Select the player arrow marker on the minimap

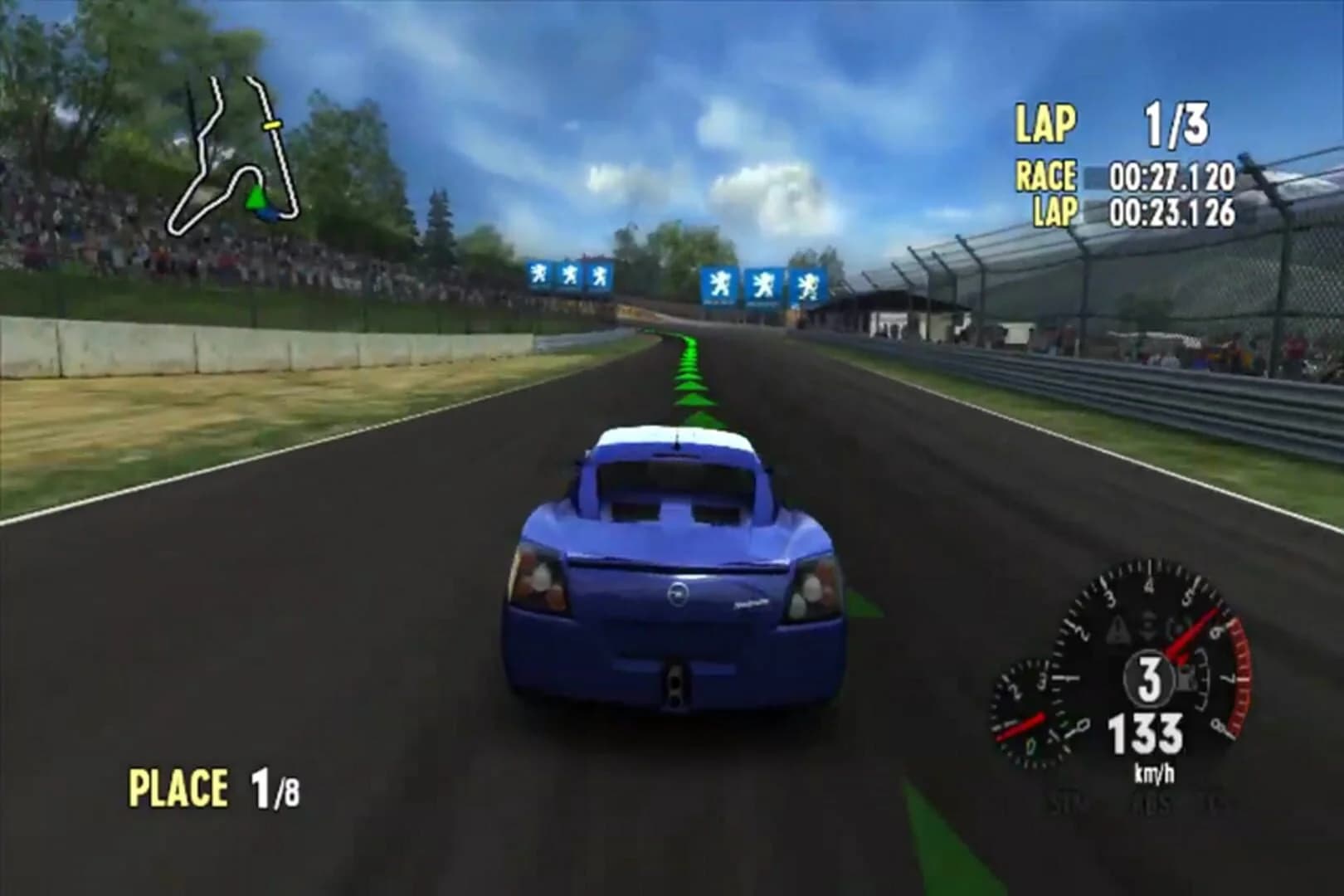click(256, 198)
